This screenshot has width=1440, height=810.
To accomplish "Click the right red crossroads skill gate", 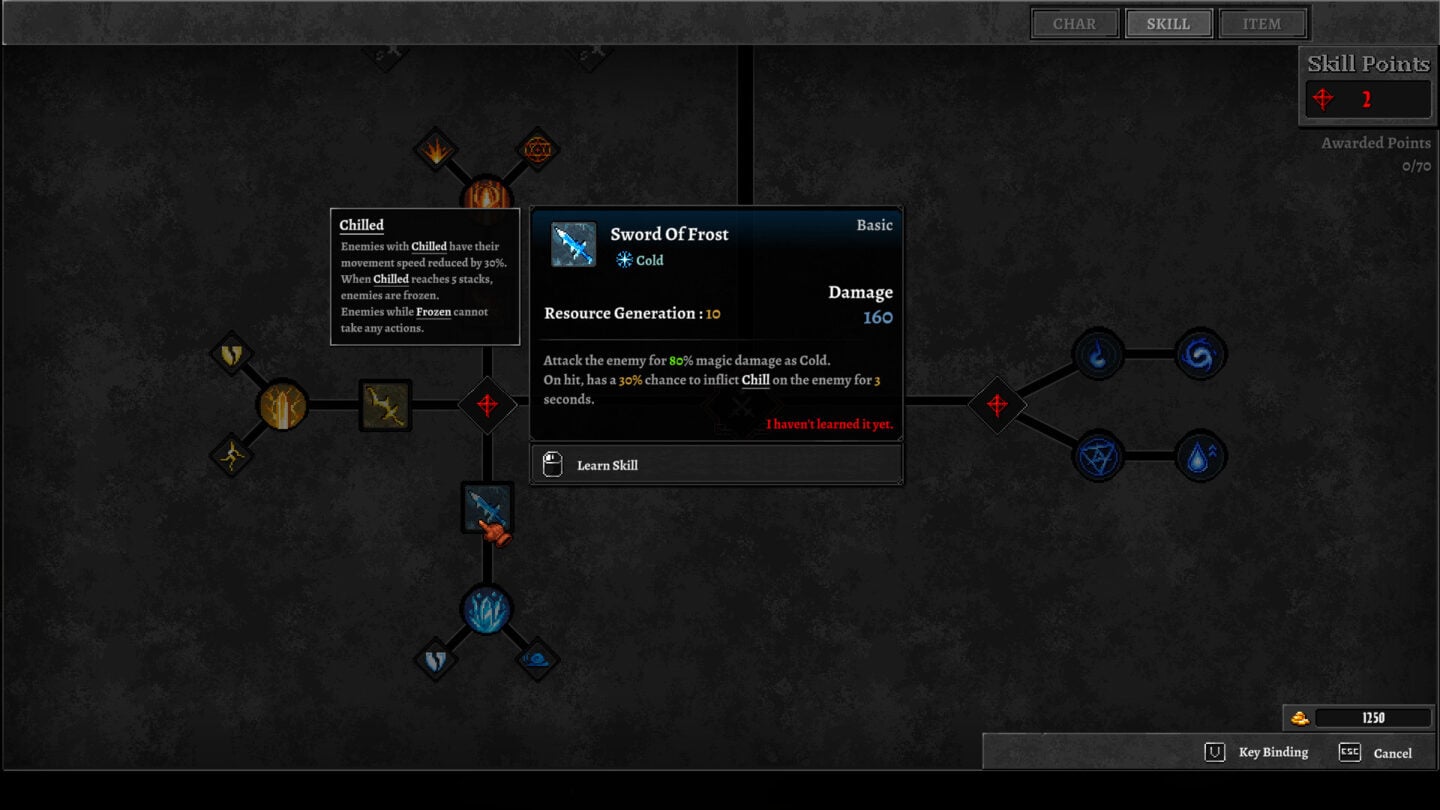I will (x=996, y=405).
